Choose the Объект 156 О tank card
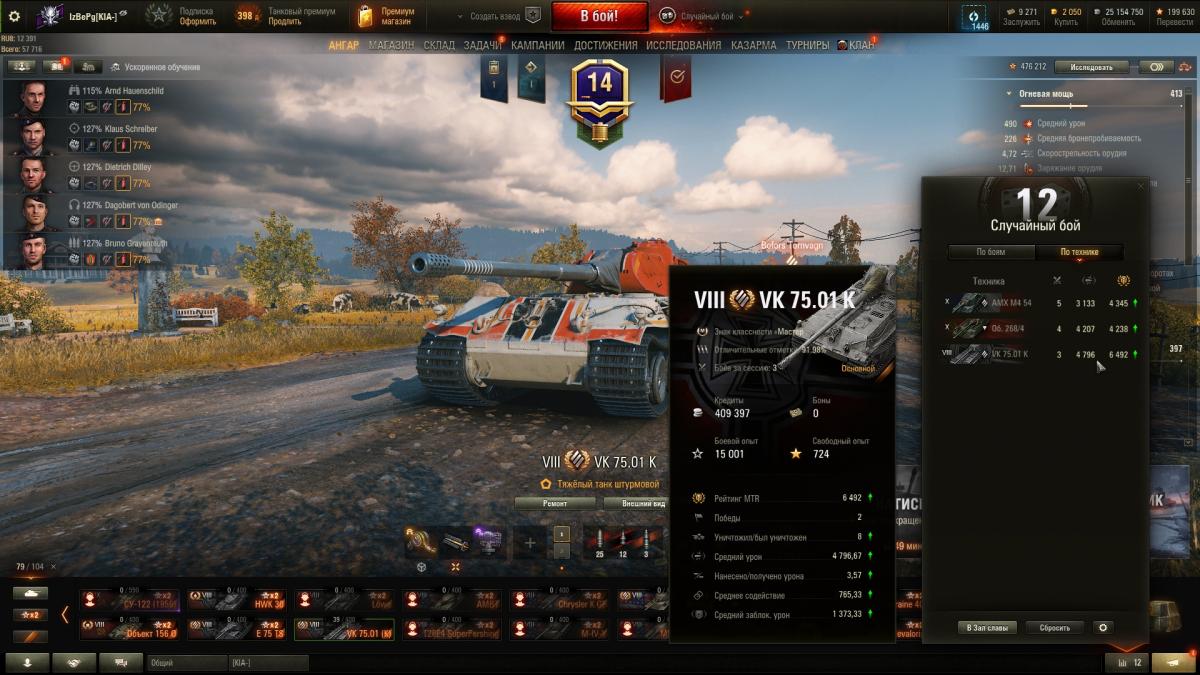The image size is (1200, 675). 129,629
